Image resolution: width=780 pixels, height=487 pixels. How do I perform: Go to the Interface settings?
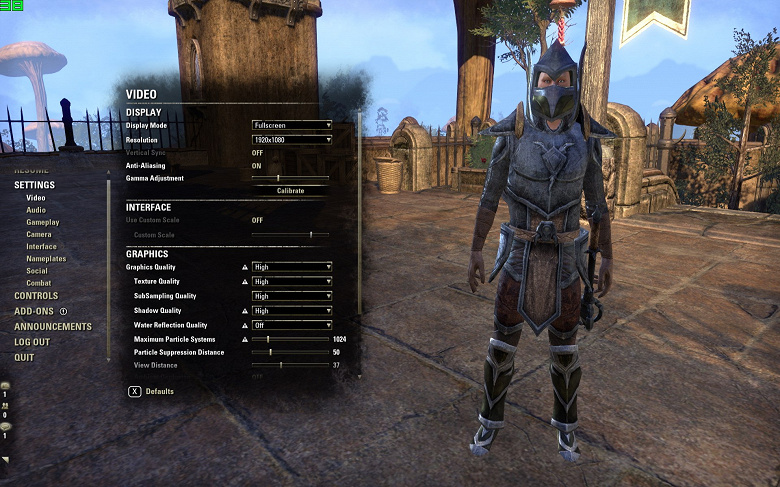click(42, 246)
